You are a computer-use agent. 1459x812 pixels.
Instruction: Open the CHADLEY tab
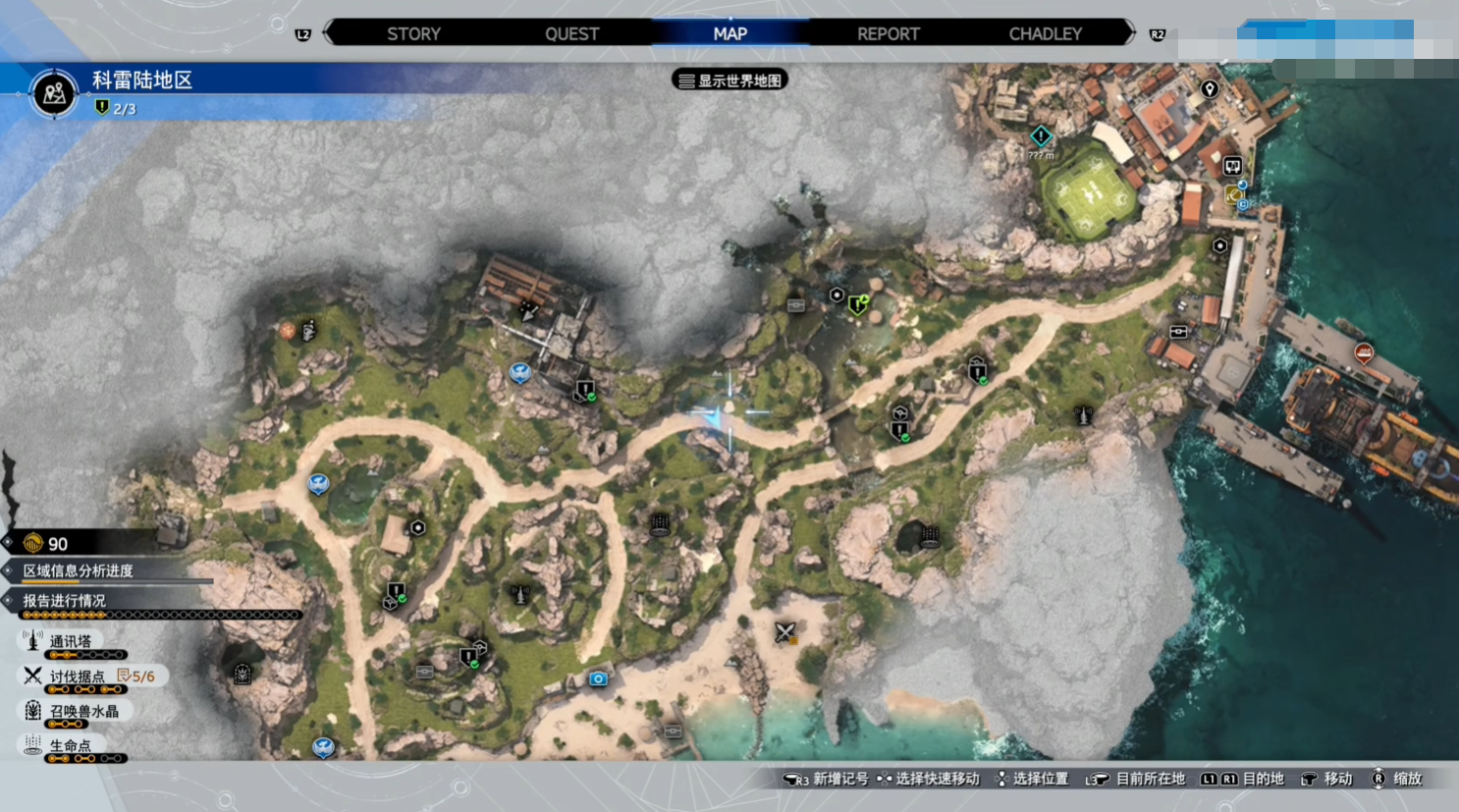(1045, 33)
